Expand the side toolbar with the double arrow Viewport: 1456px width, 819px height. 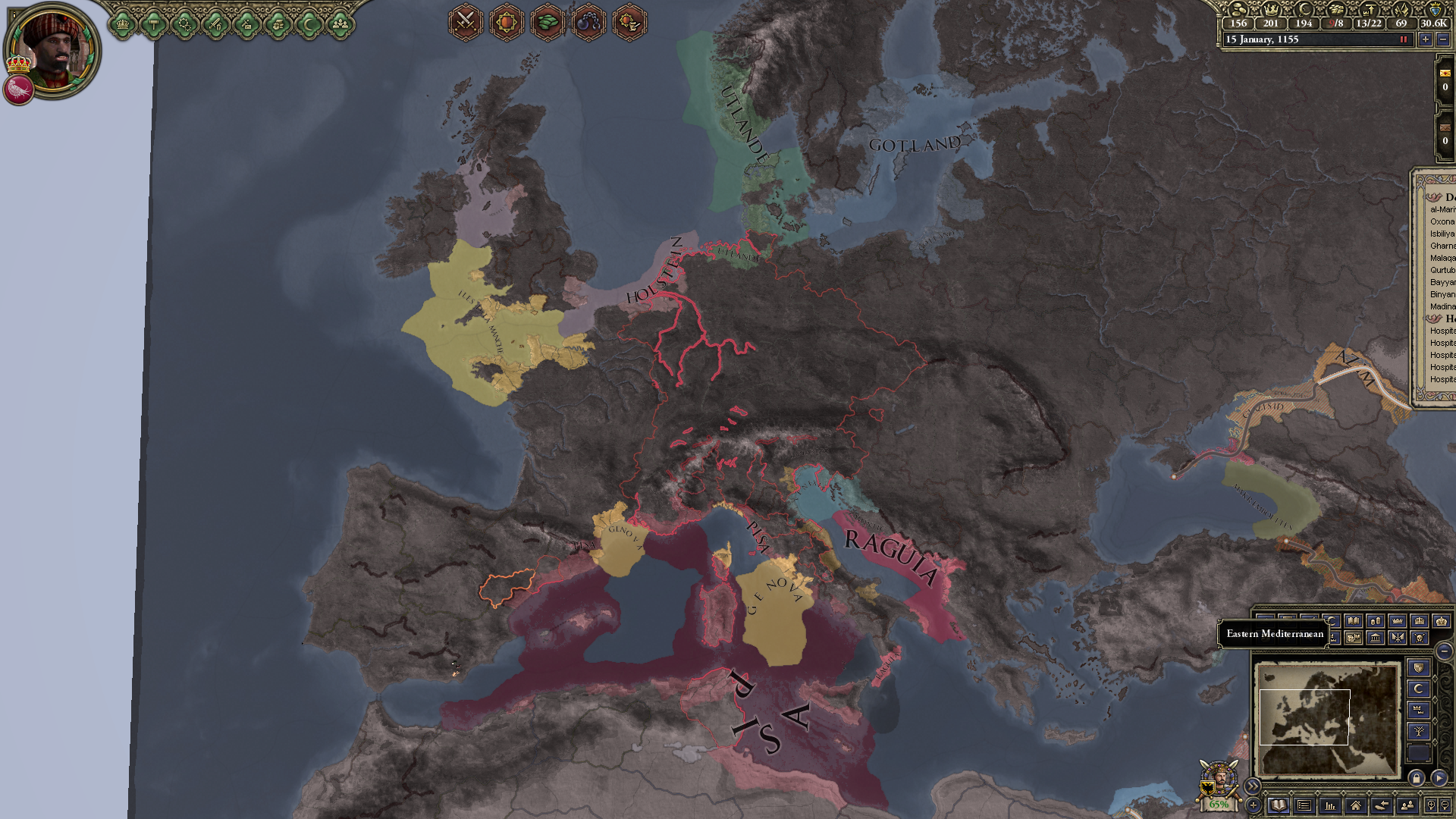coord(1254,786)
